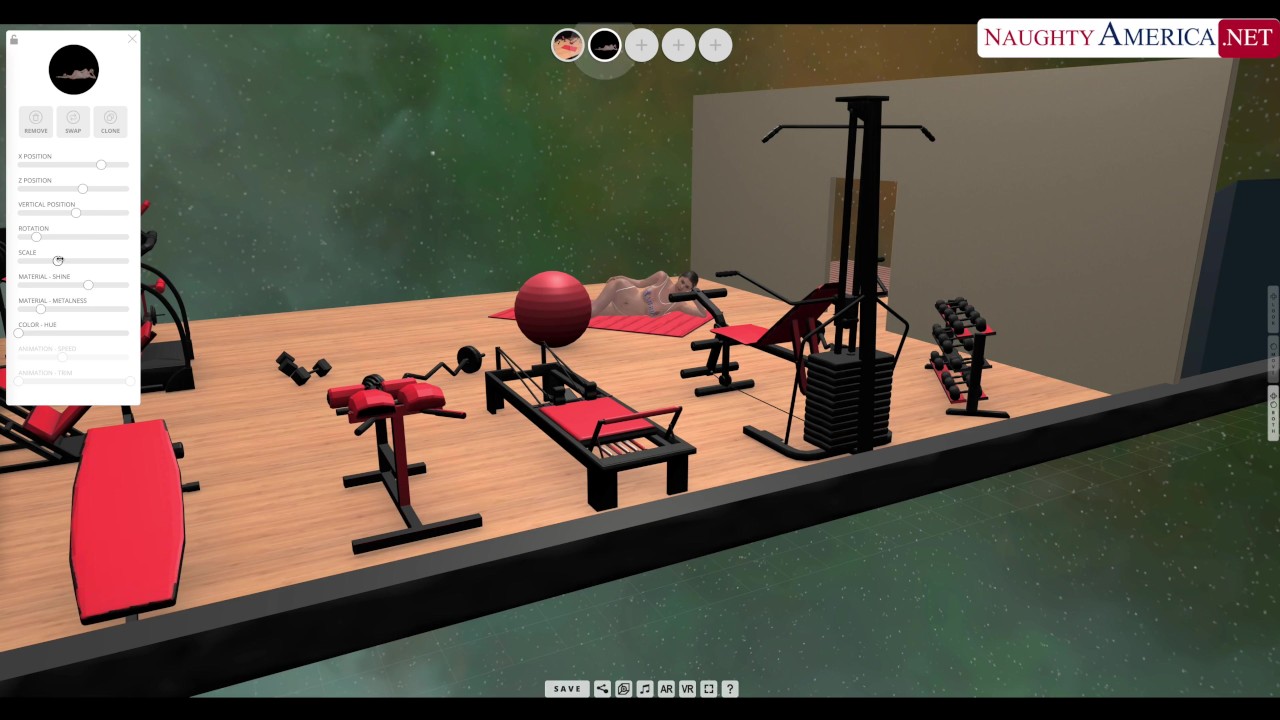Save the scene
This screenshot has height=720, width=1280.
[x=567, y=689]
